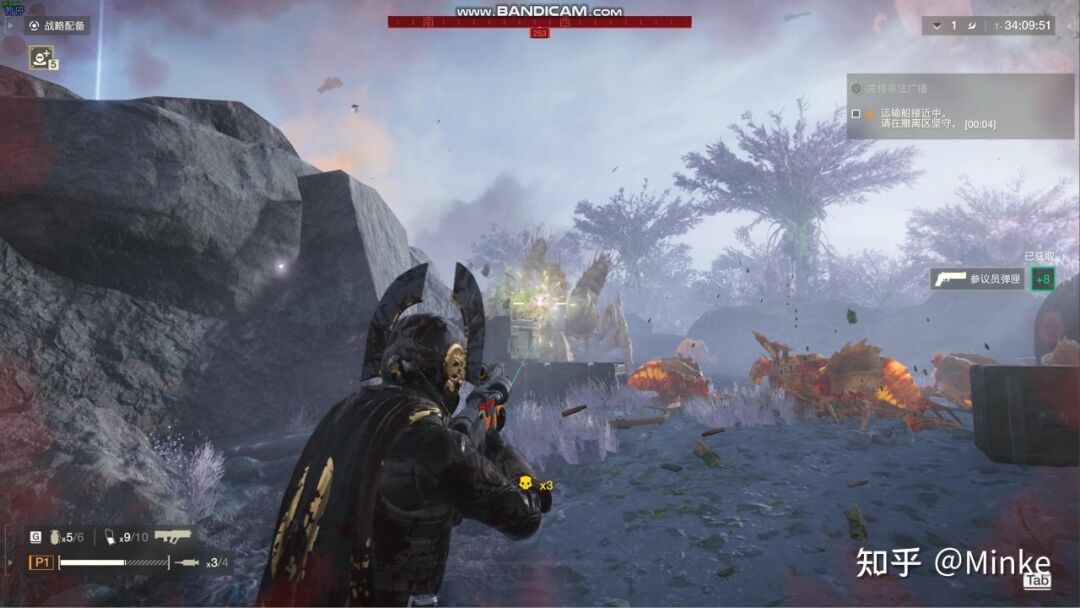The height and width of the screenshot is (608, 1080).
Task: Open the 战略配备 stratagem panel
Action: click(x=57, y=26)
